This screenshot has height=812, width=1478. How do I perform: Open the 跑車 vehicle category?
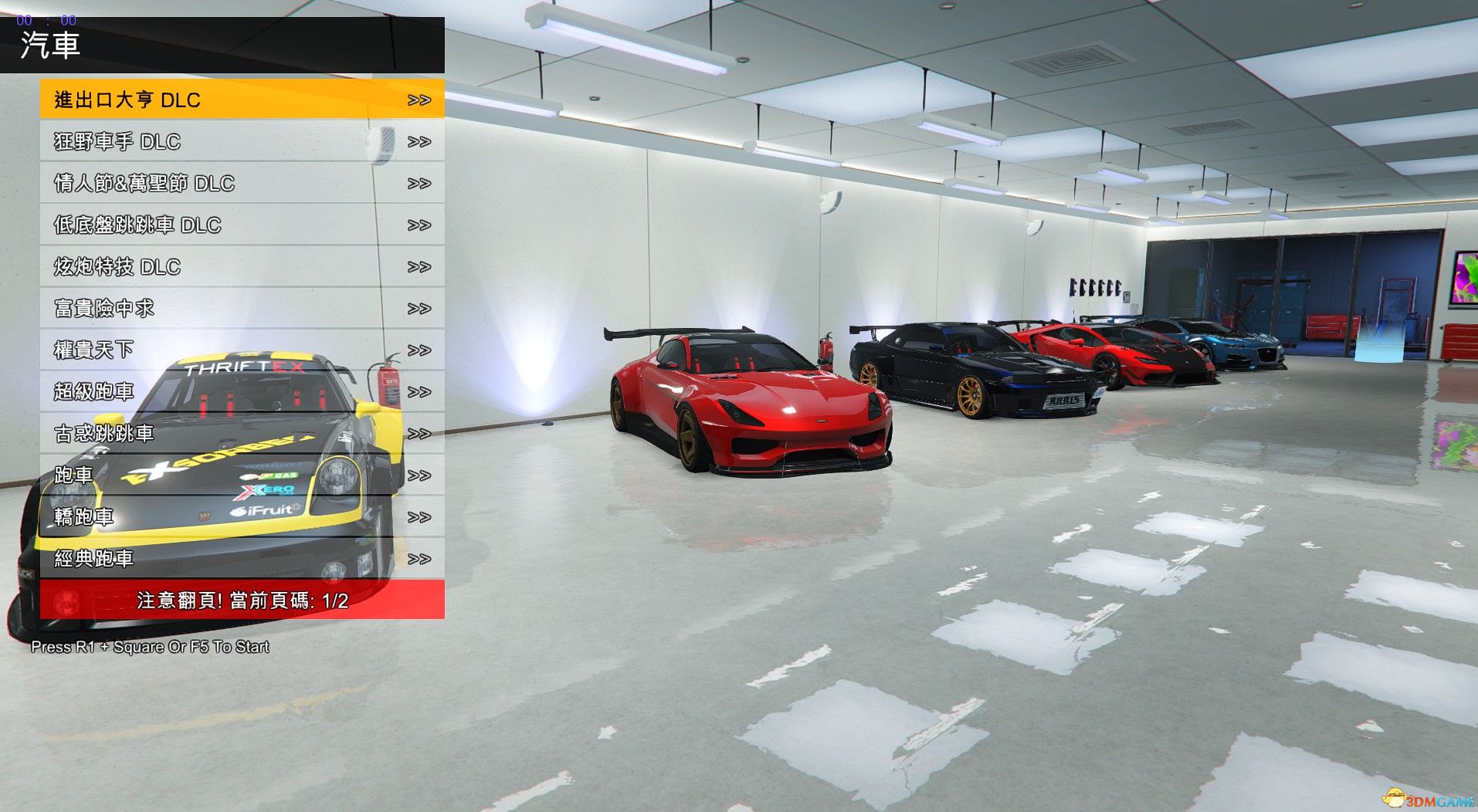(242, 475)
